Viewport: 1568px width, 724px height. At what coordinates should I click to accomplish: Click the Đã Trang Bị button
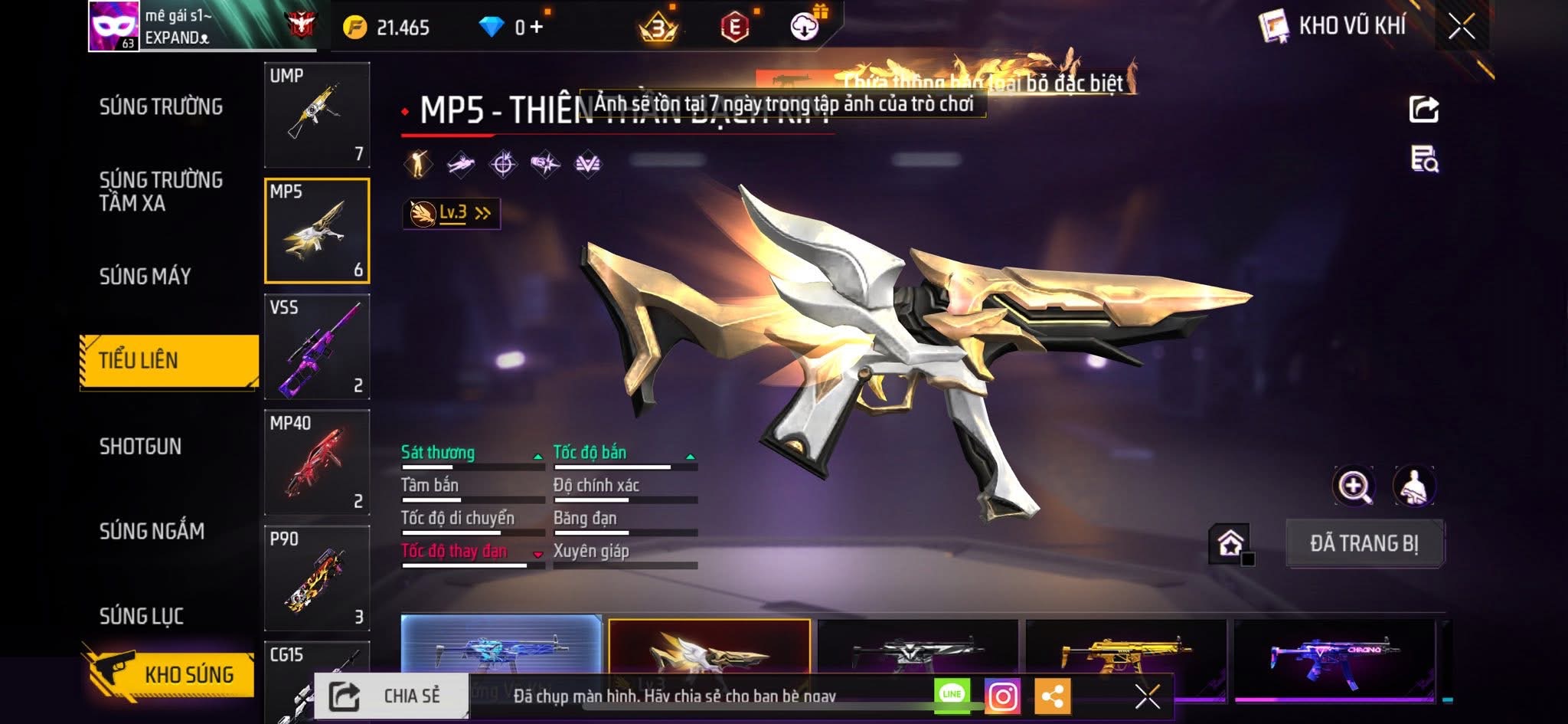coord(1364,544)
